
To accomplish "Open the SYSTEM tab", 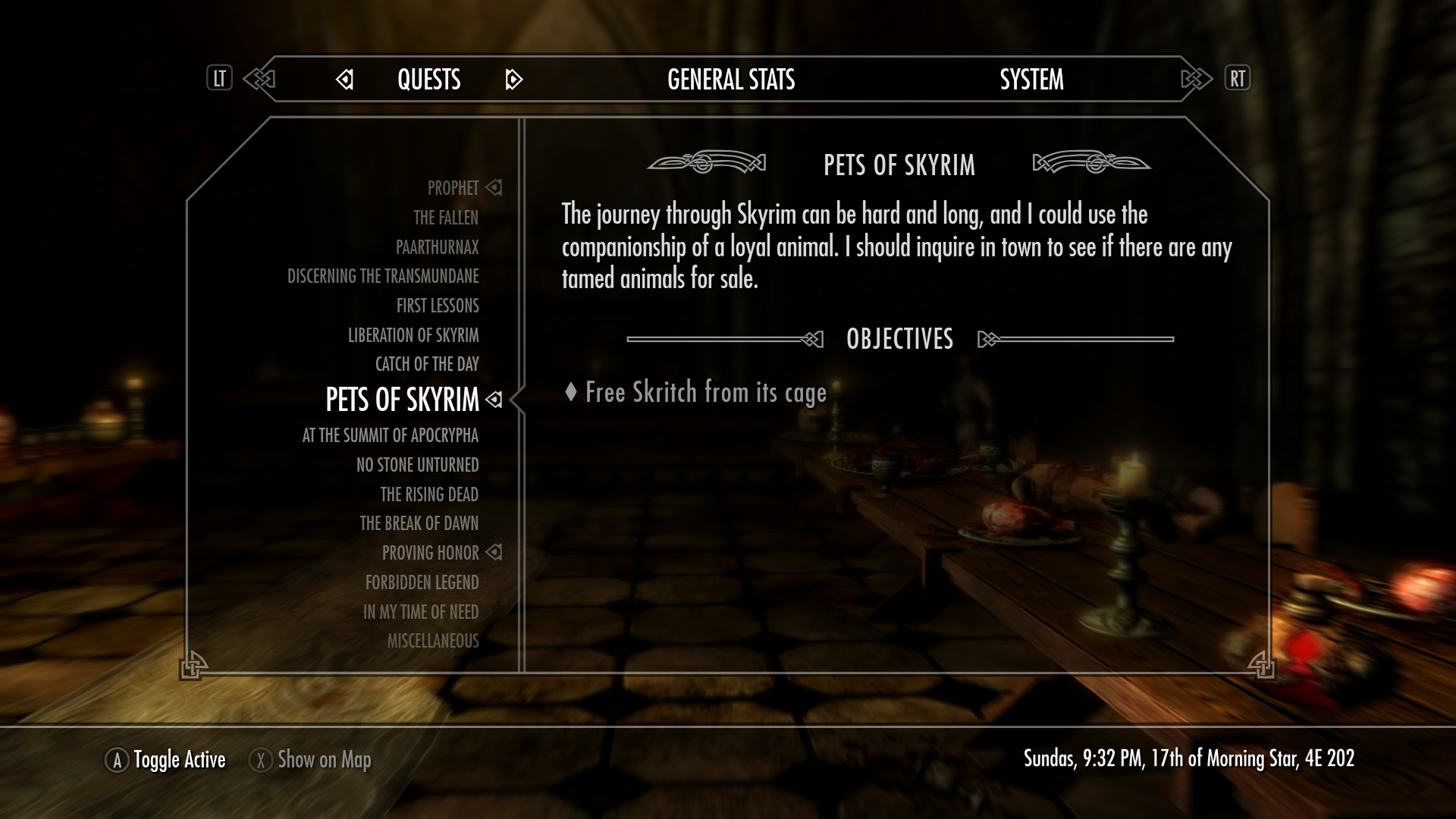I will click(1032, 79).
